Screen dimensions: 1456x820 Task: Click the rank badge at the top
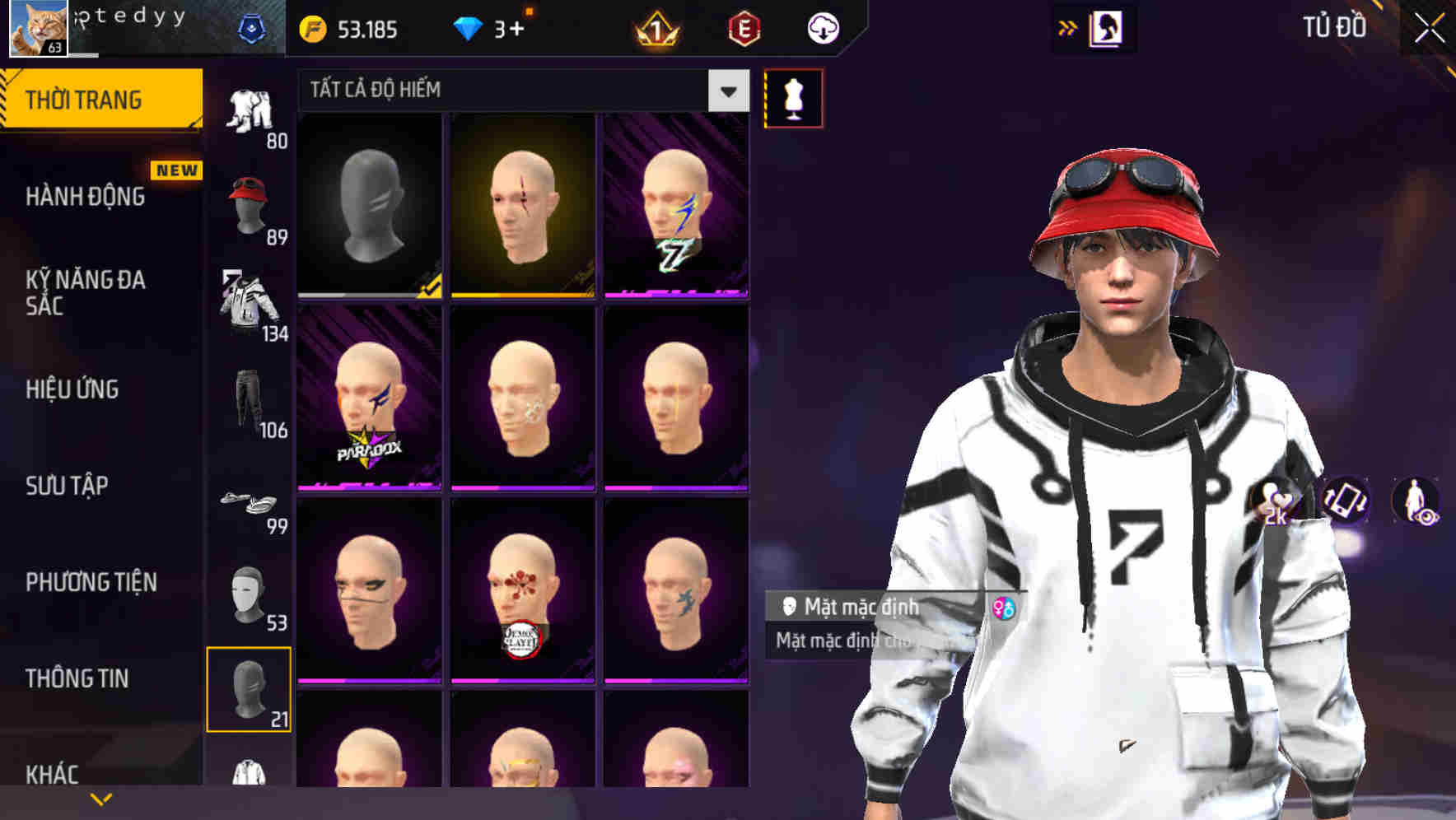653,29
